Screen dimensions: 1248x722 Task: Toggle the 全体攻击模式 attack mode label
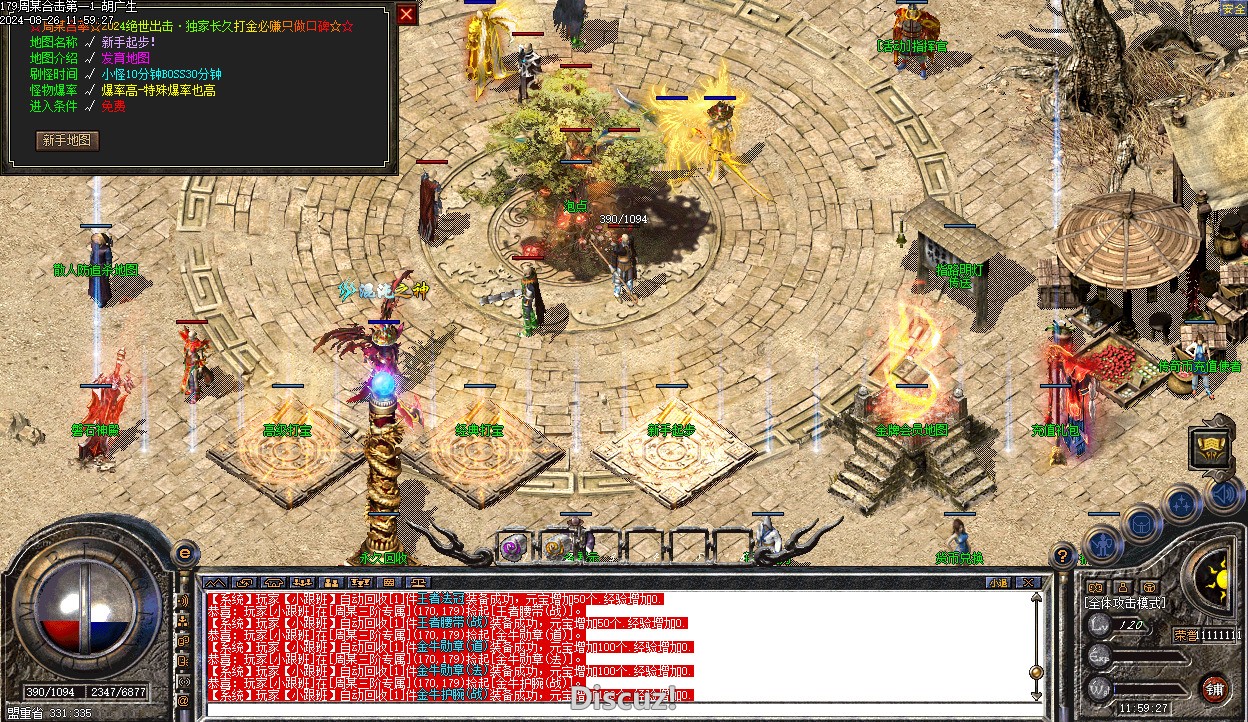tap(1126, 604)
